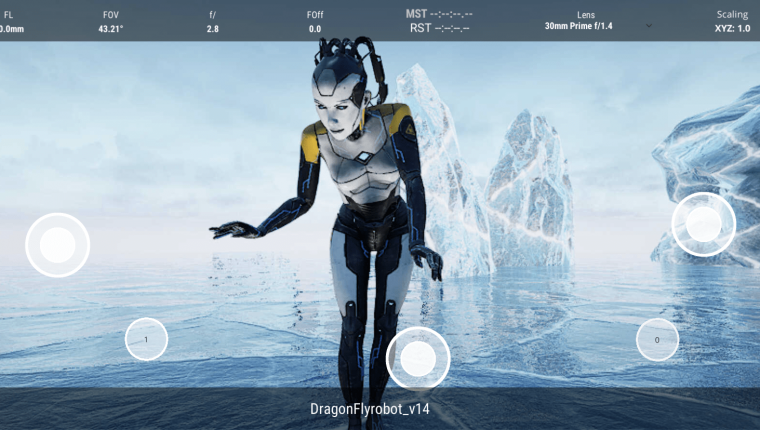
Task: Tap the right-side virtual joystick
Action: 703,224
